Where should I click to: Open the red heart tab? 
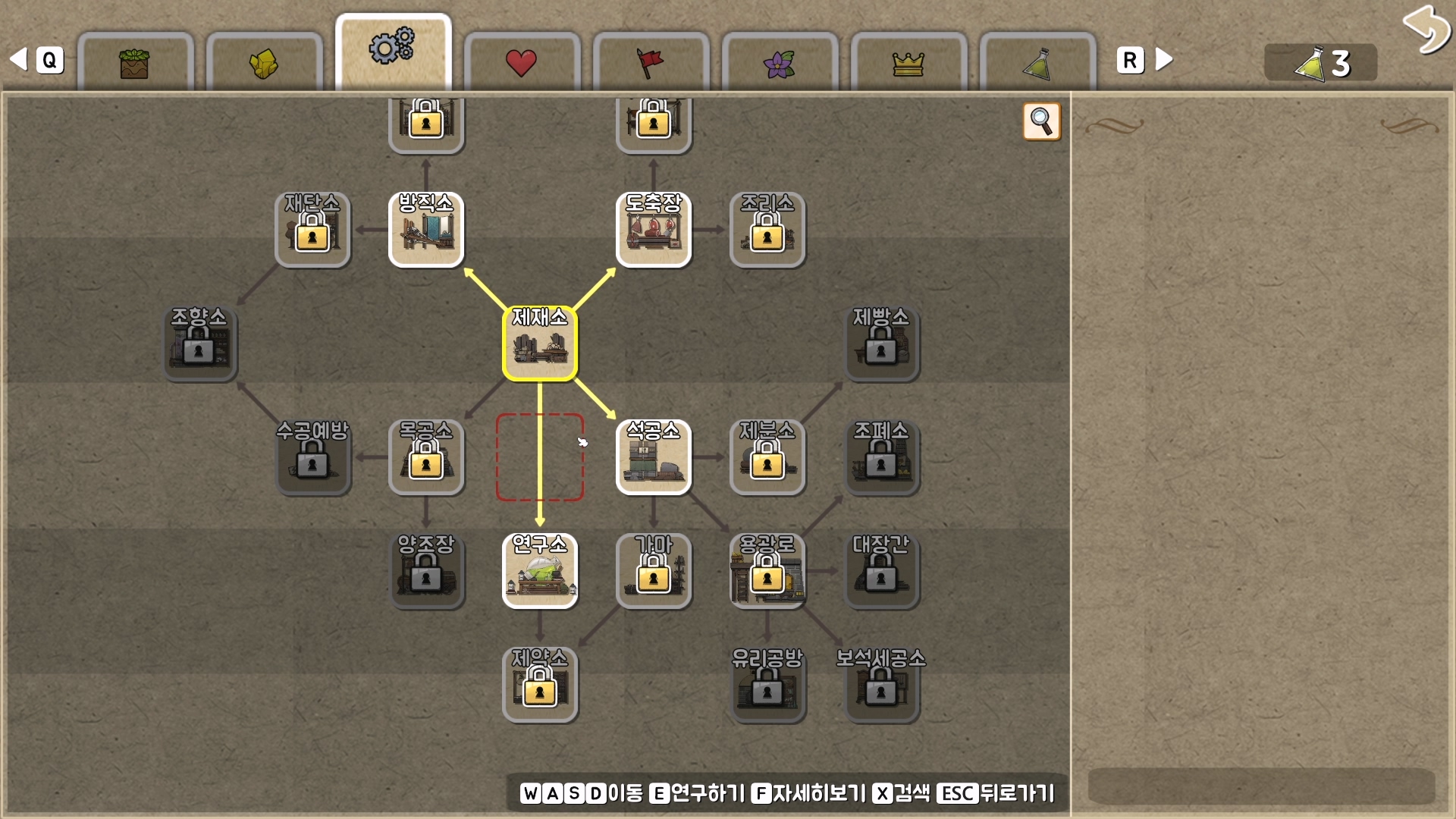(521, 62)
